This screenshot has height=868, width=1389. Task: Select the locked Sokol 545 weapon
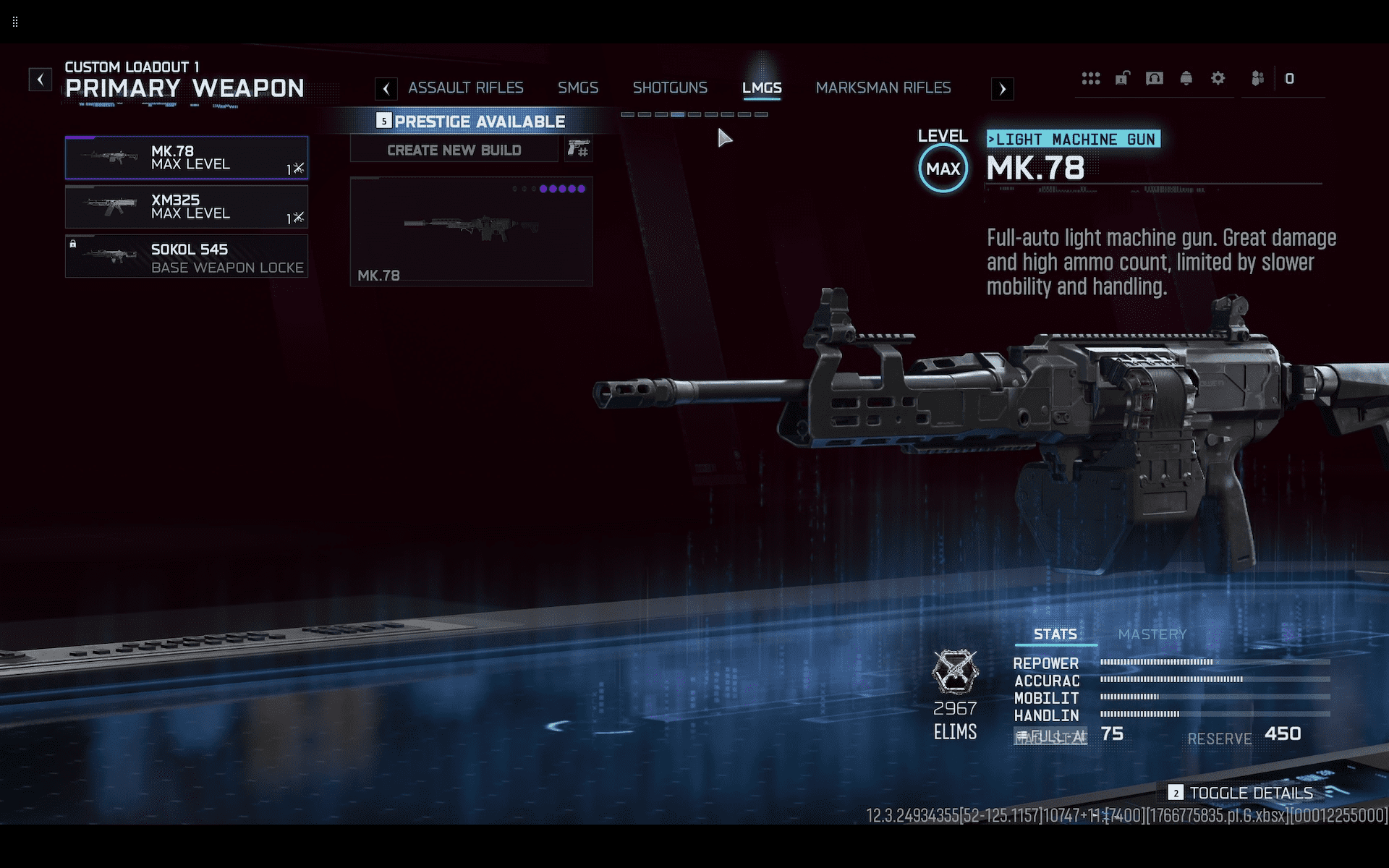(187, 257)
